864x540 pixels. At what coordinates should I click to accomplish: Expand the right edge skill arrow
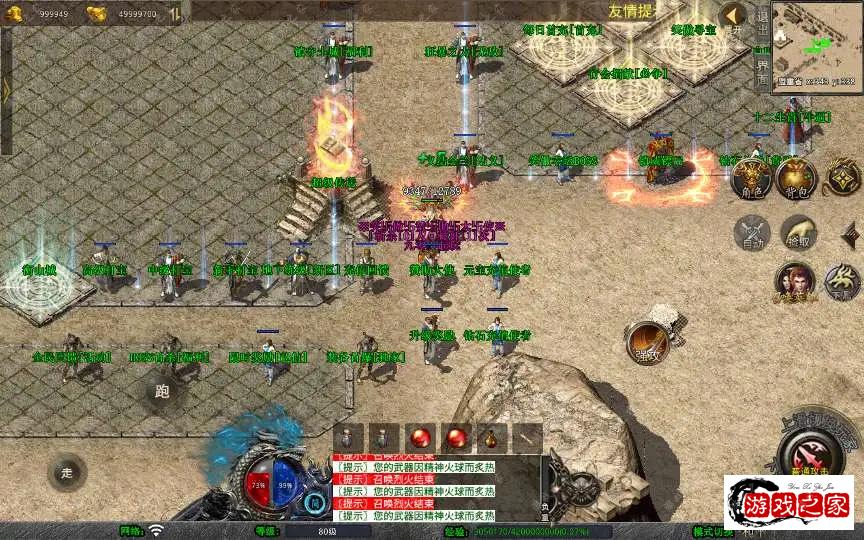(851, 235)
